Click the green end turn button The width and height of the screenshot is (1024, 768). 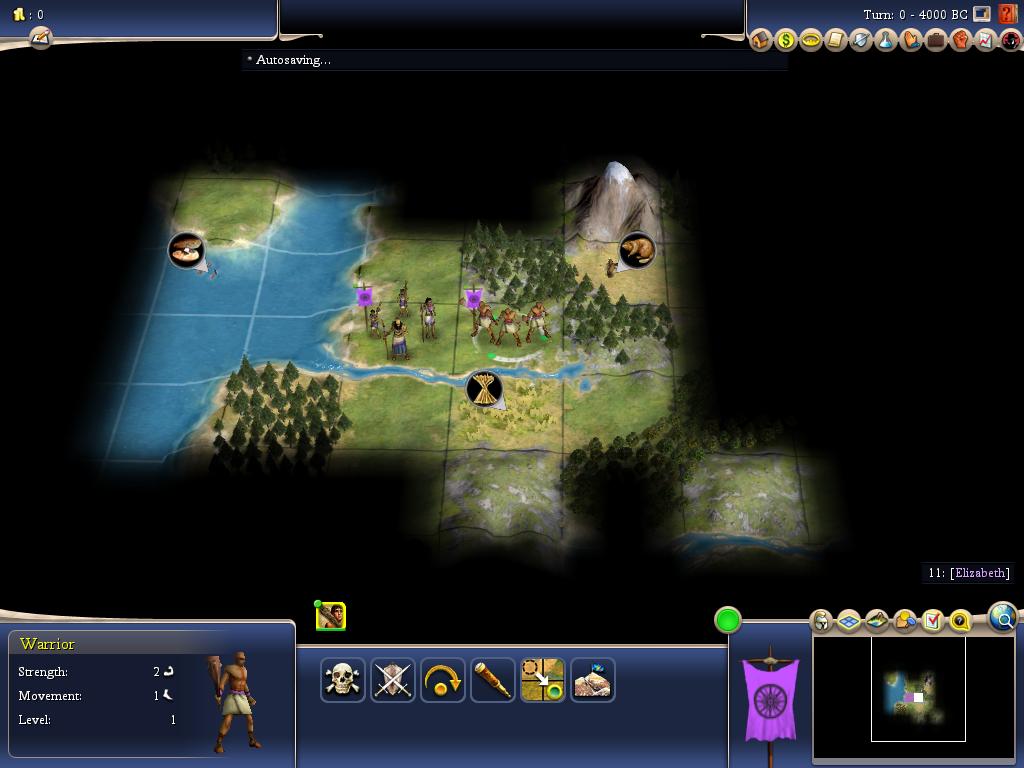728,620
